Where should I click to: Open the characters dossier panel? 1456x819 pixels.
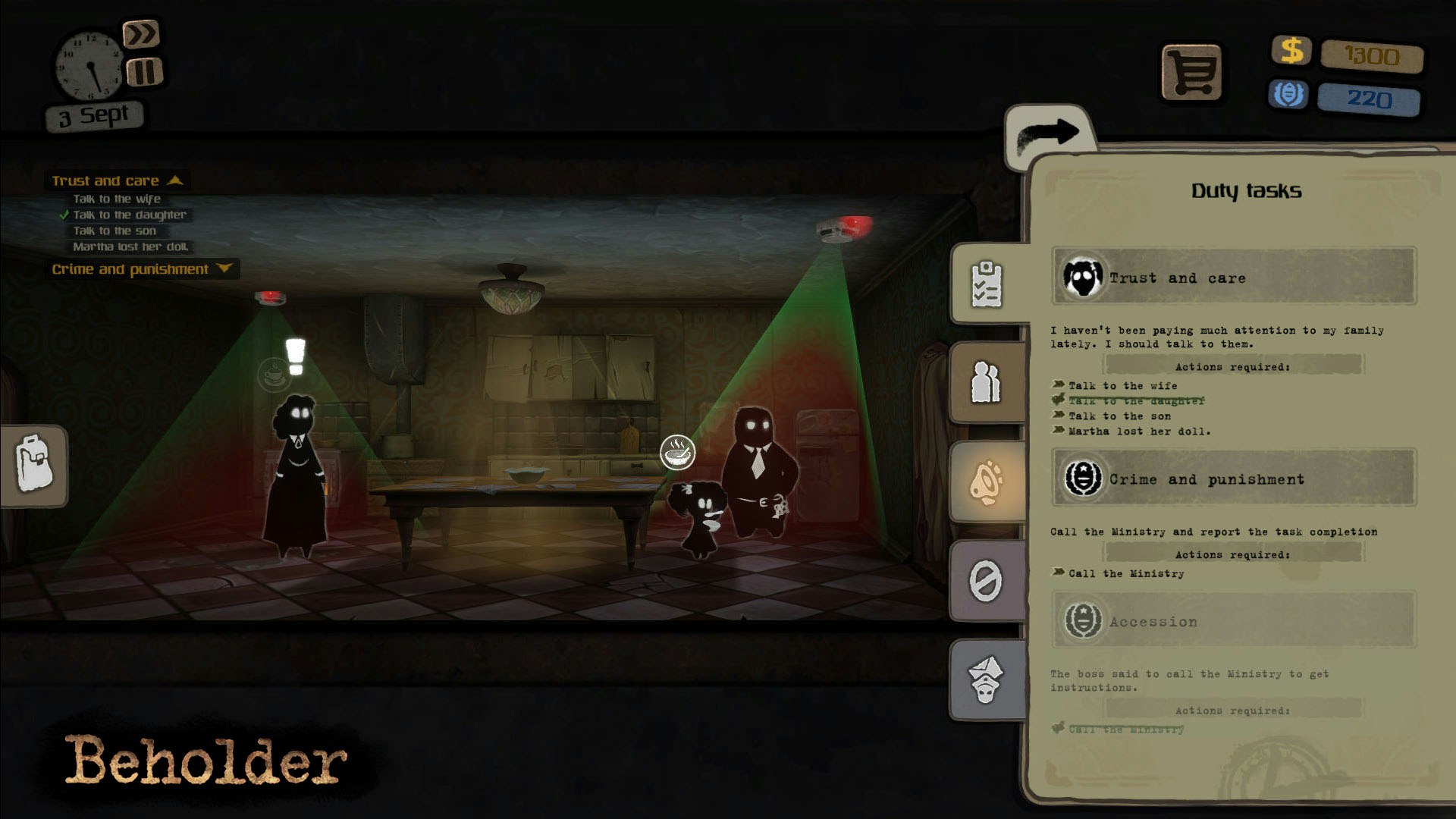986,383
